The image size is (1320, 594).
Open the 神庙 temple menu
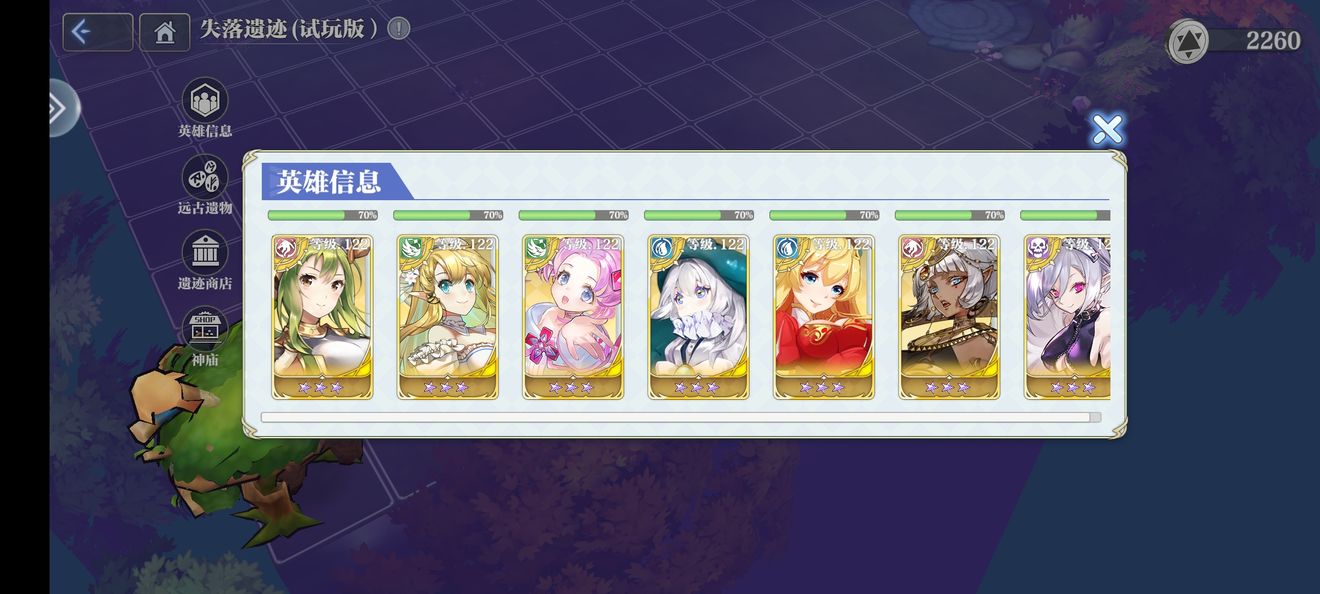pos(205,330)
